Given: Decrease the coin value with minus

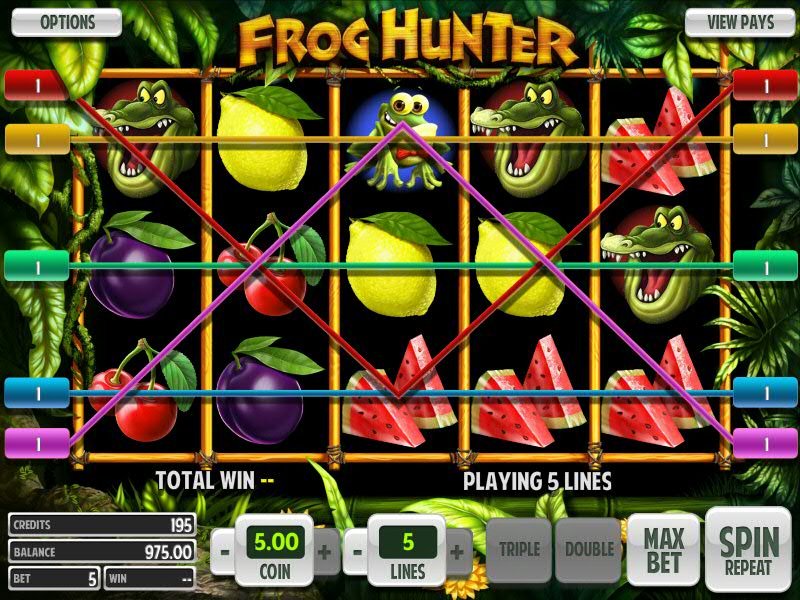Looking at the screenshot, I should click(x=227, y=551).
